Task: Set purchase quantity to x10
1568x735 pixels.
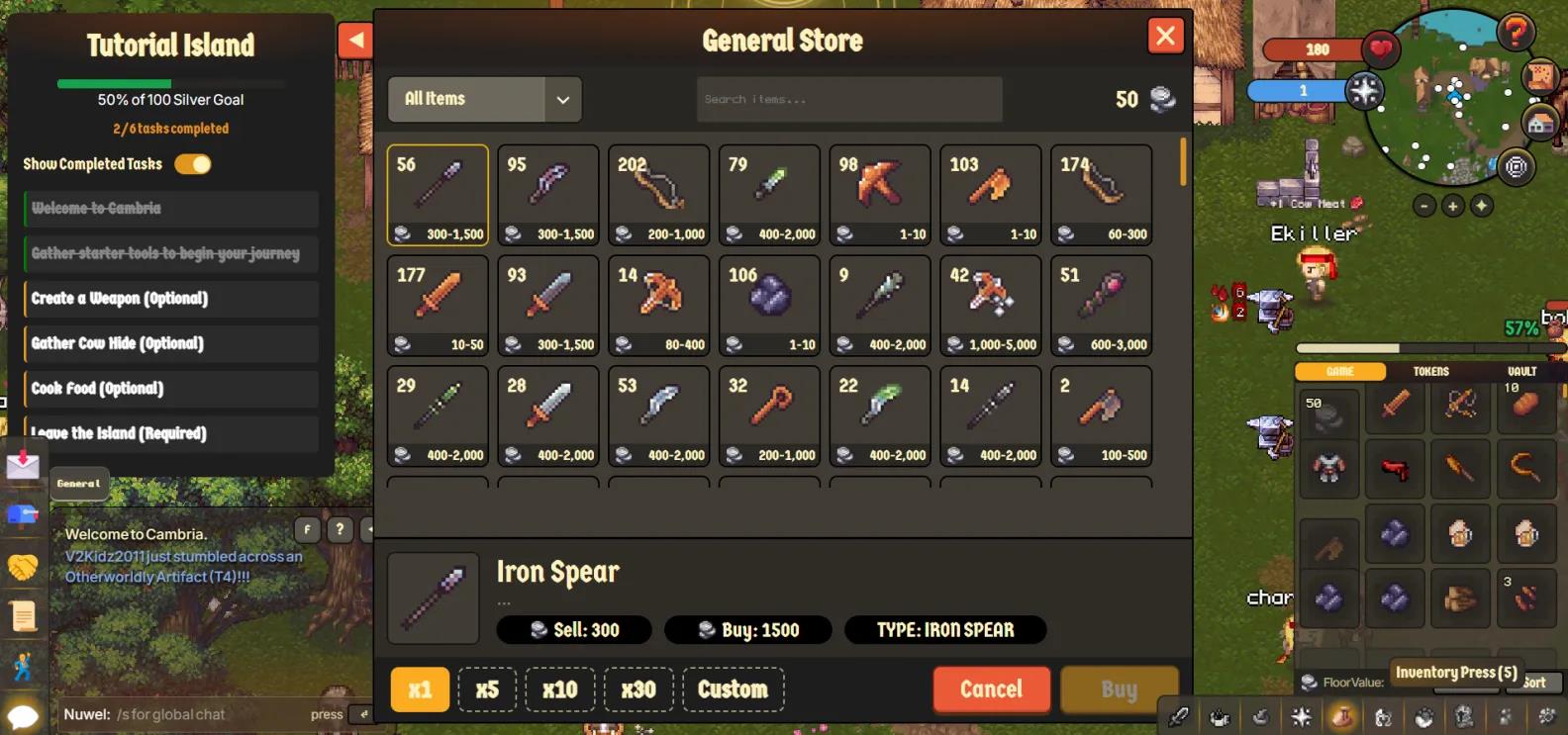Action: 559,689
